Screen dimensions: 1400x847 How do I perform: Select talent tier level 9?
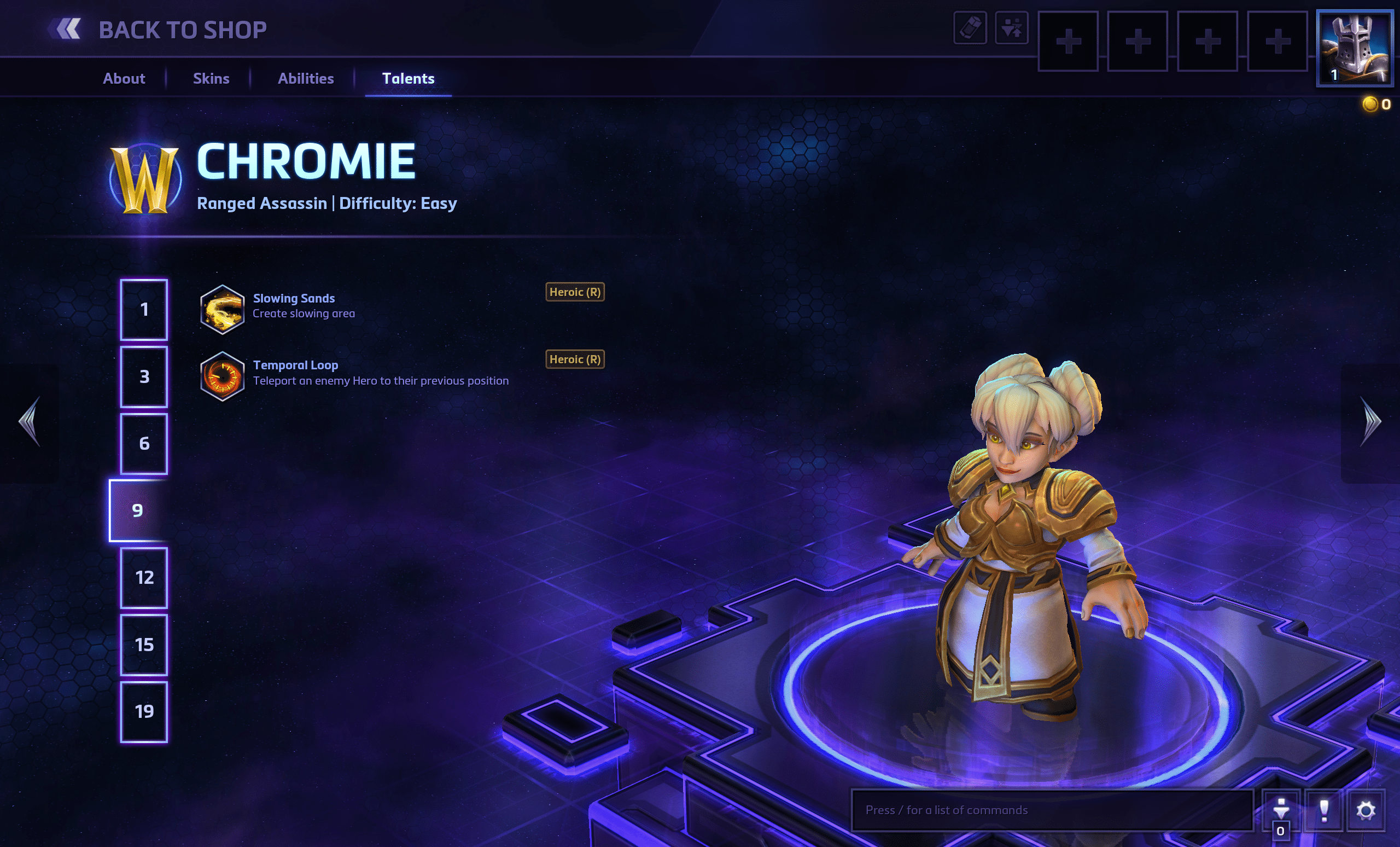(x=138, y=510)
